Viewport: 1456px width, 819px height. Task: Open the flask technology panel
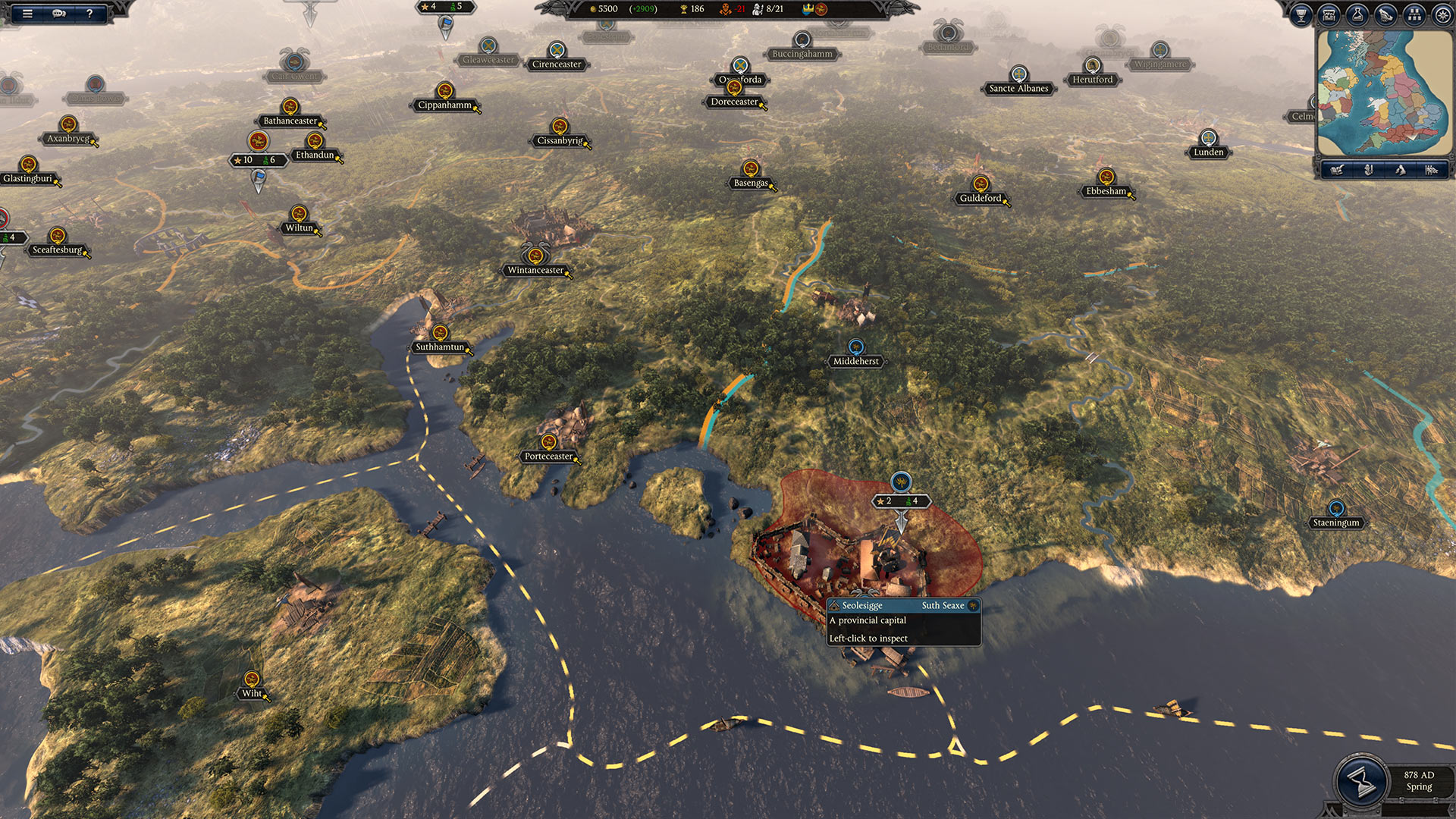(x=1357, y=14)
